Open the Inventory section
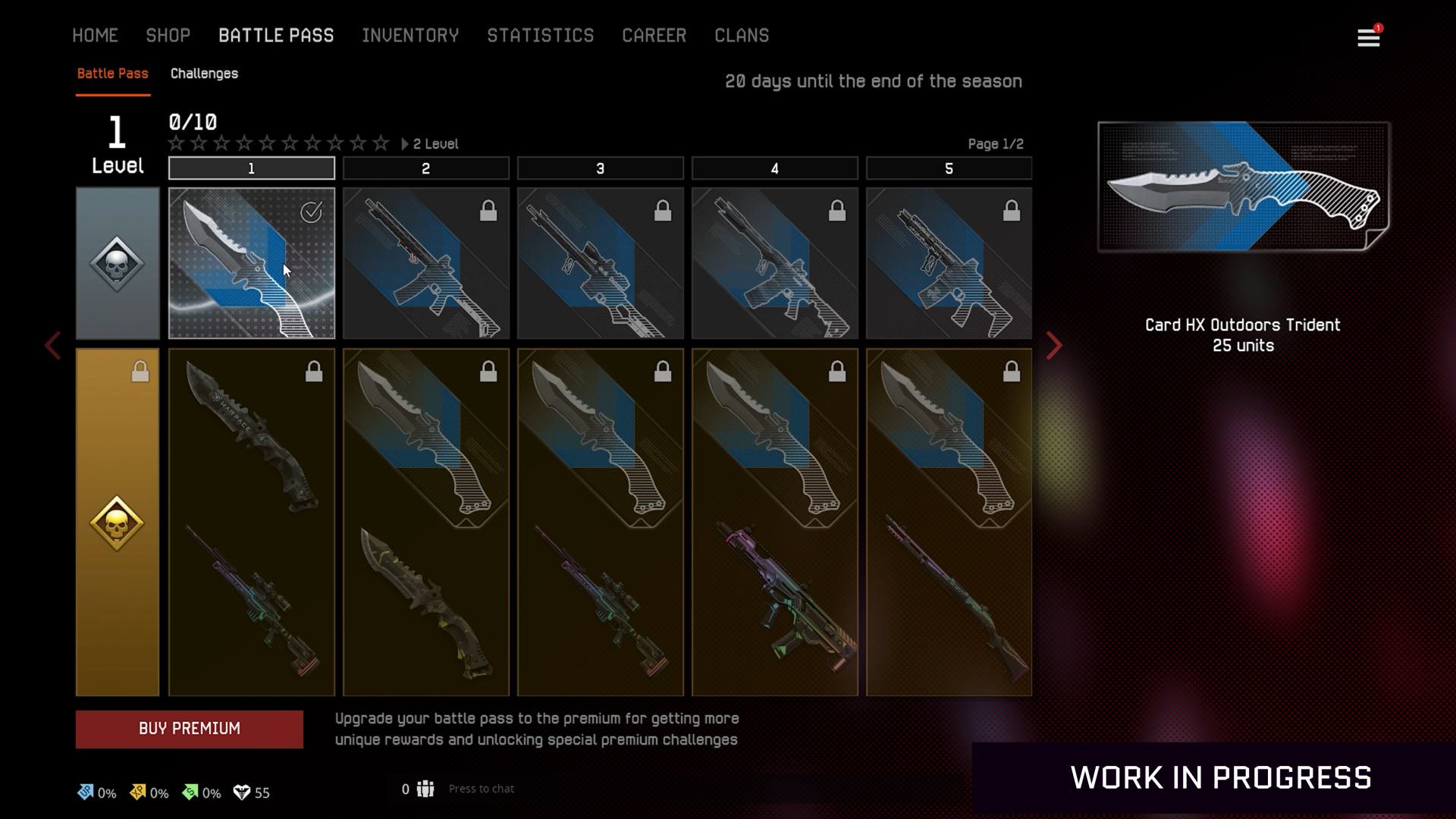The width and height of the screenshot is (1456, 819). point(410,36)
